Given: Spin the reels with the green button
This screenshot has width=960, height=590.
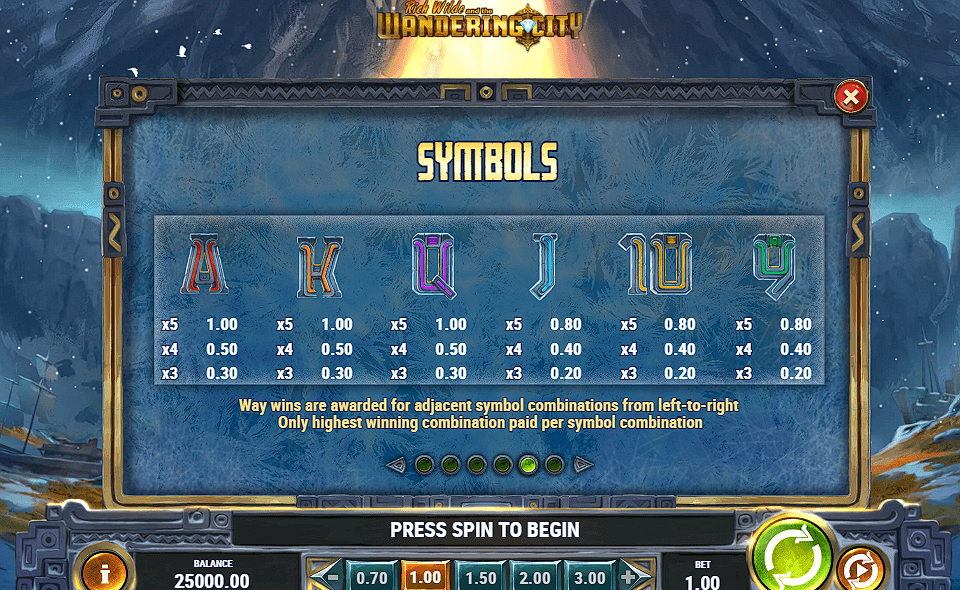Looking at the screenshot, I should [x=790, y=555].
